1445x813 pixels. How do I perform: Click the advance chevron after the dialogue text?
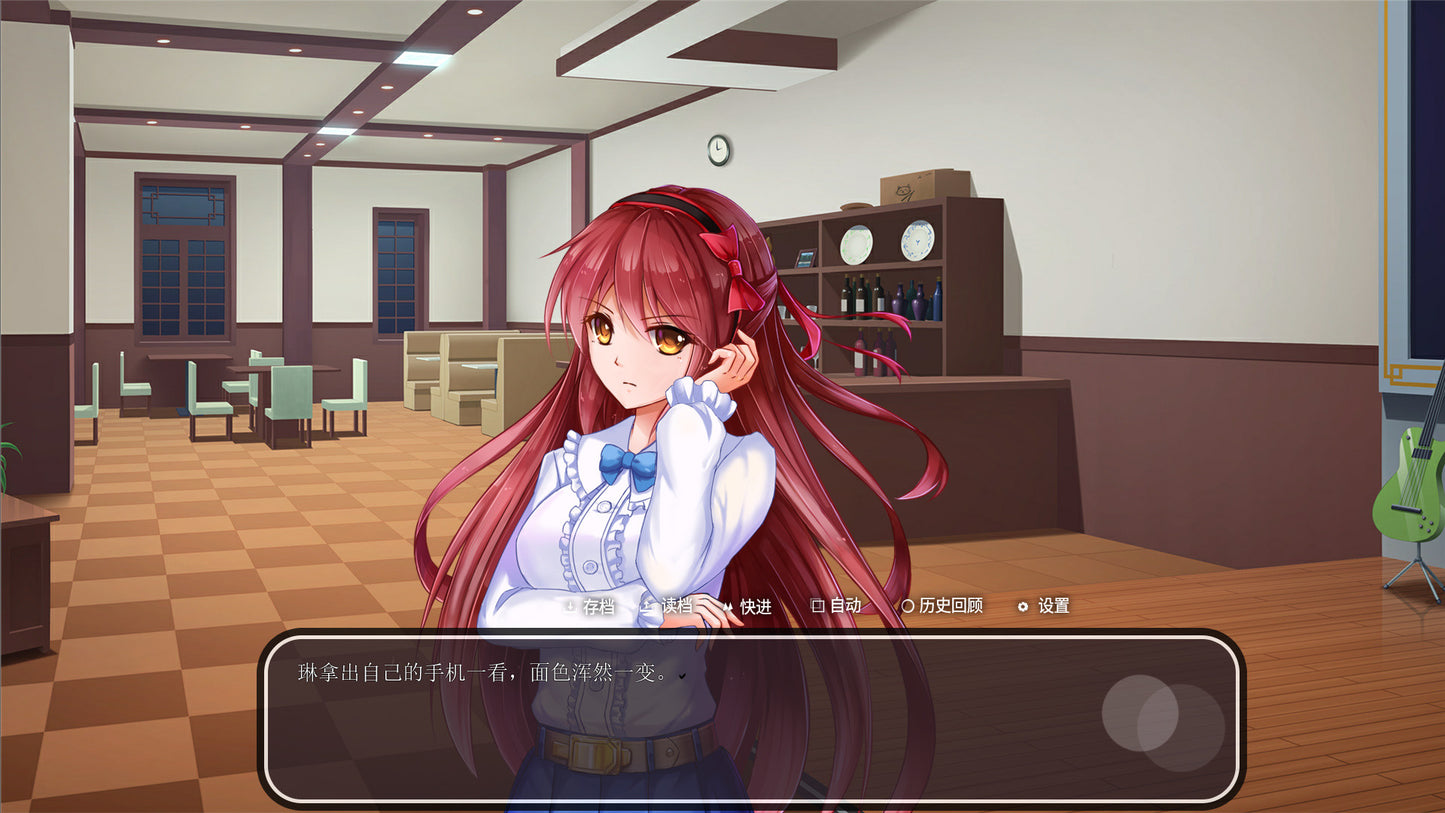coord(681,676)
